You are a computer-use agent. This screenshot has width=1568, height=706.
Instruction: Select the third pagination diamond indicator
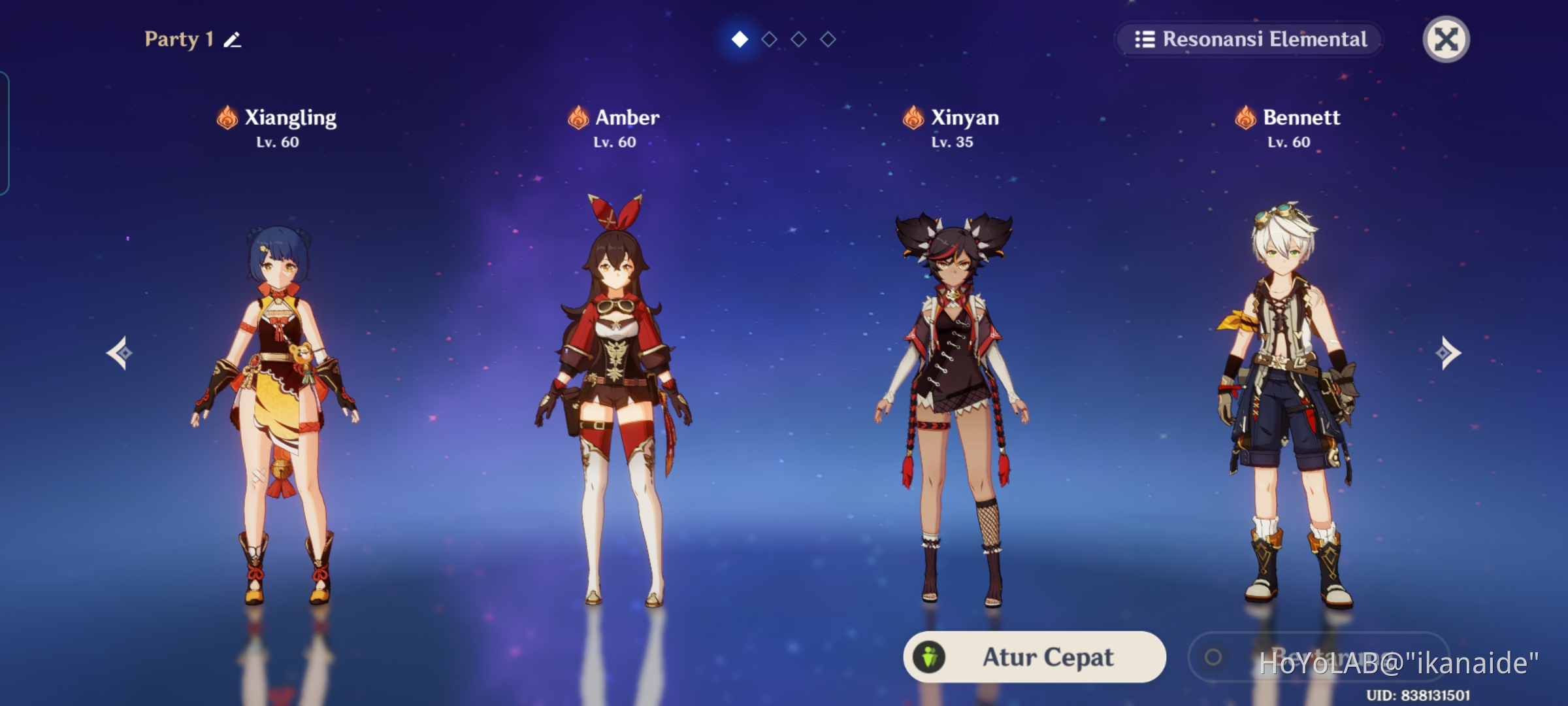pos(798,39)
